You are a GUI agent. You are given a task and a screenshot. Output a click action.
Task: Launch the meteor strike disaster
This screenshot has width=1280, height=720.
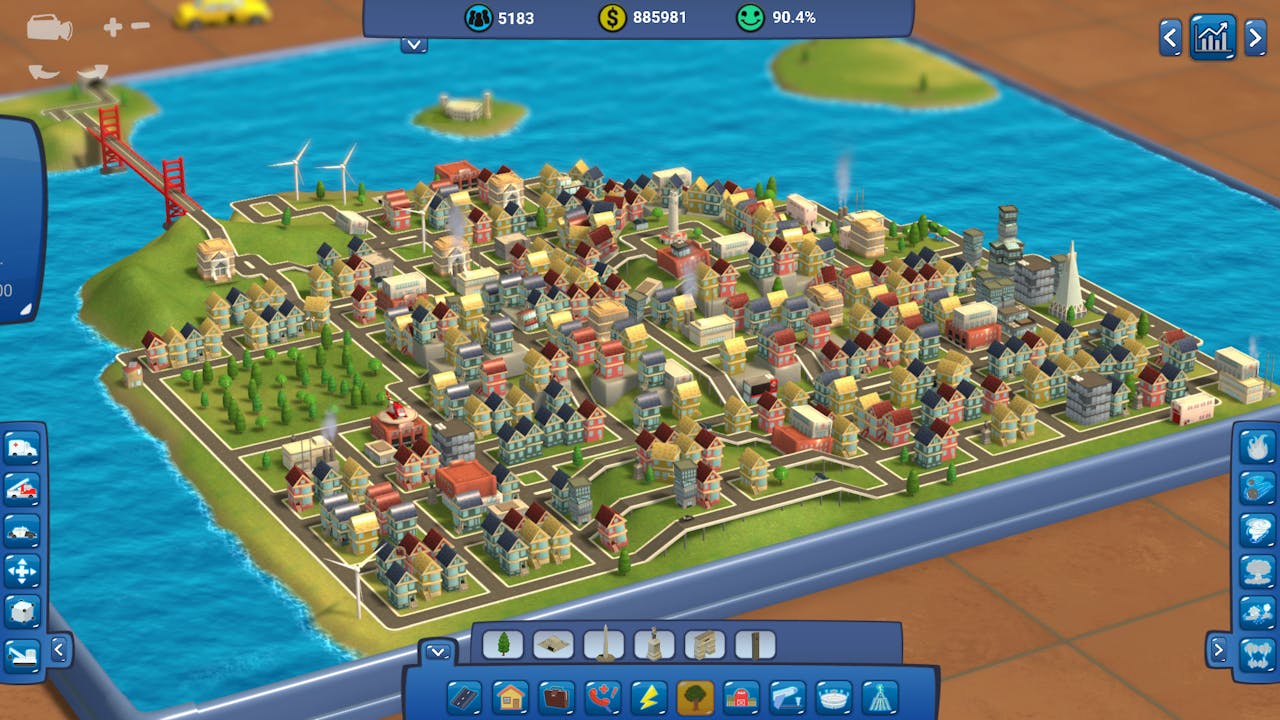coord(1256,487)
